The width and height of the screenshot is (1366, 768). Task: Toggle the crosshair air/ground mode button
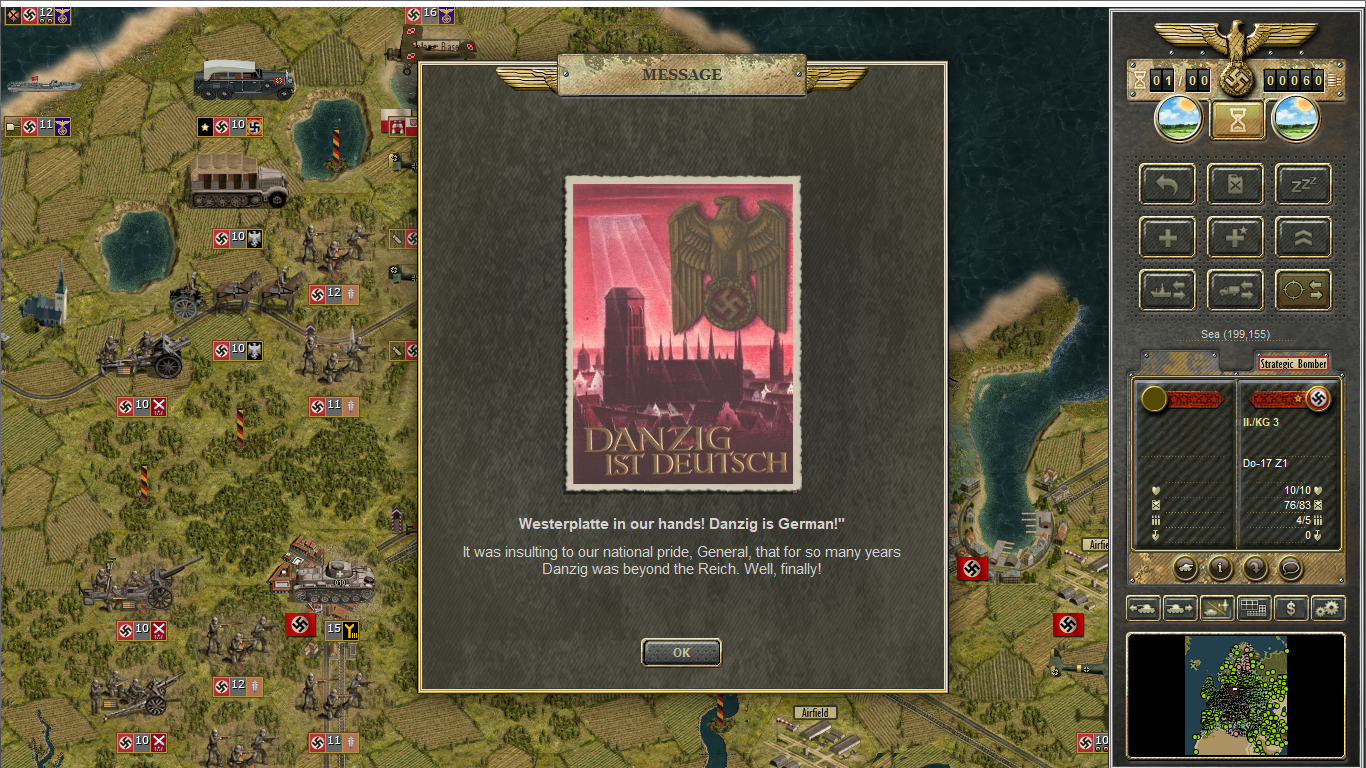[x=1303, y=291]
